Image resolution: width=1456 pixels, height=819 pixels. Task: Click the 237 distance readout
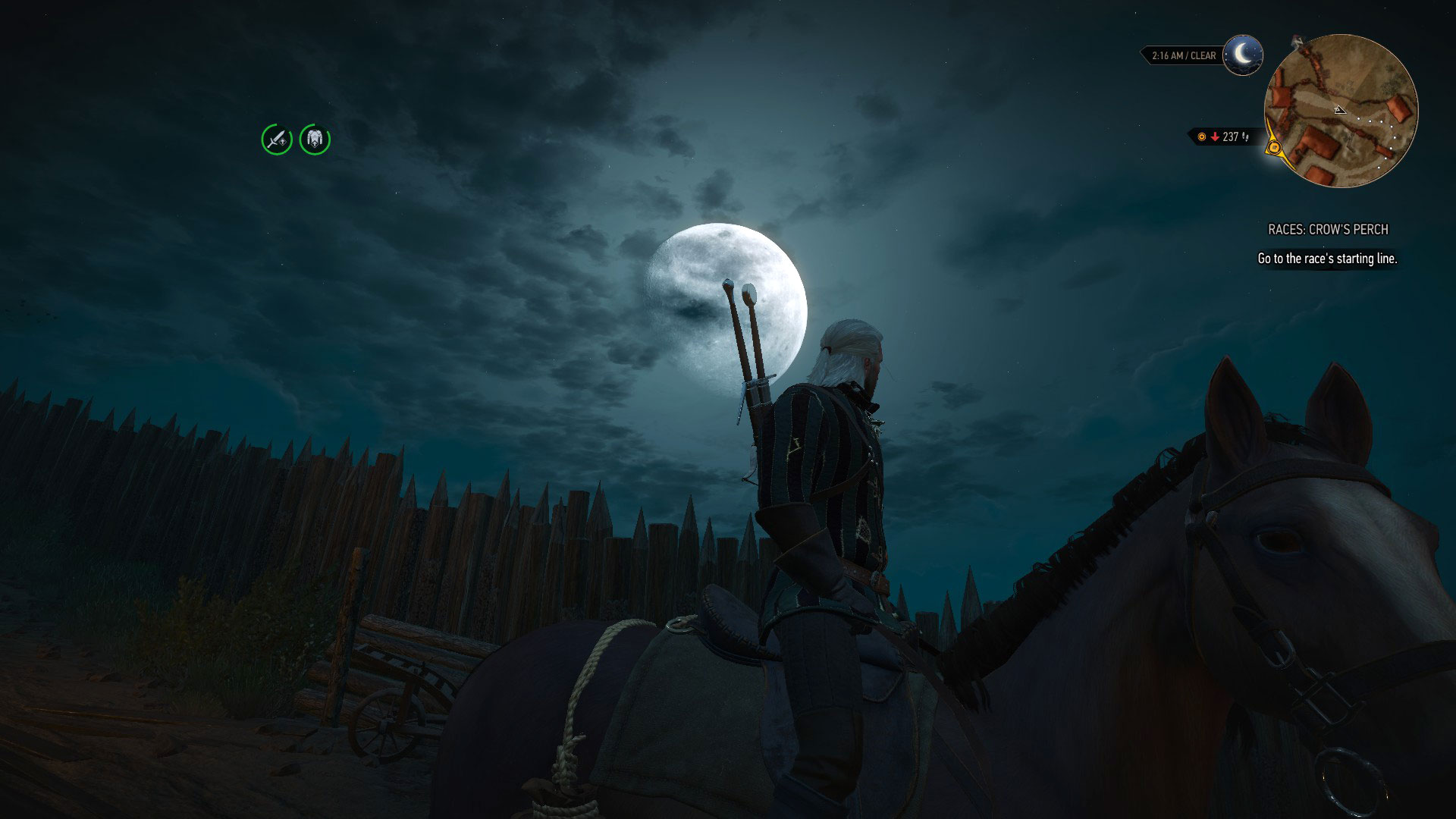[1230, 136]
